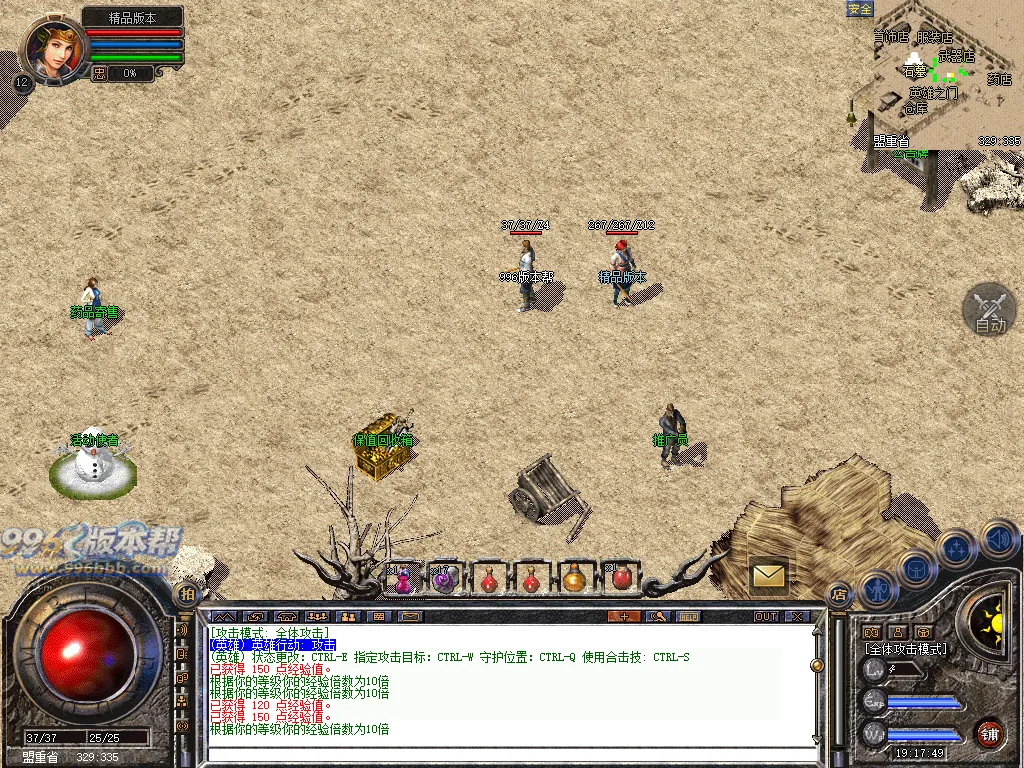Use the purple orb item in belt
1024x768 pixels.
pyautogui.click(x=443, y=578)
